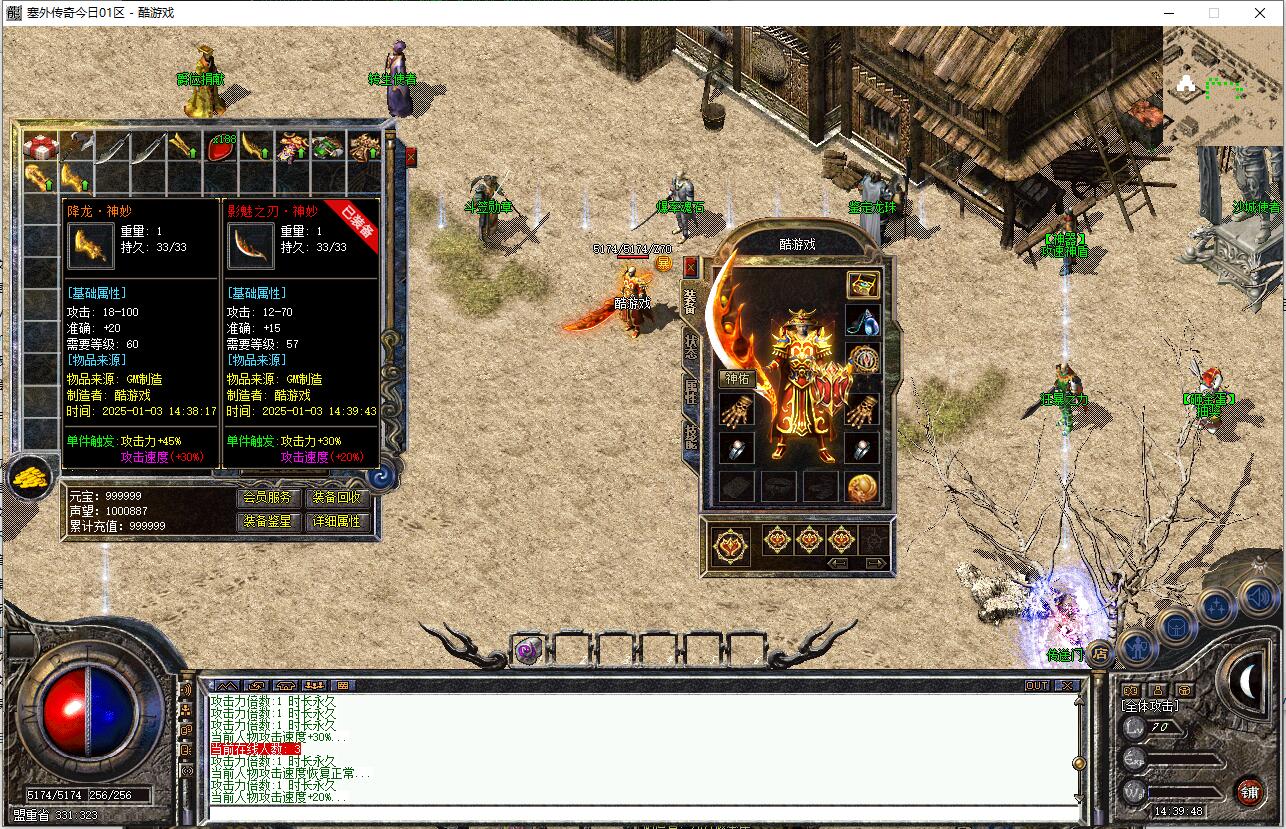Switch to the 状态 status tab
The image size is (1286, 829).
coord(690,346)
